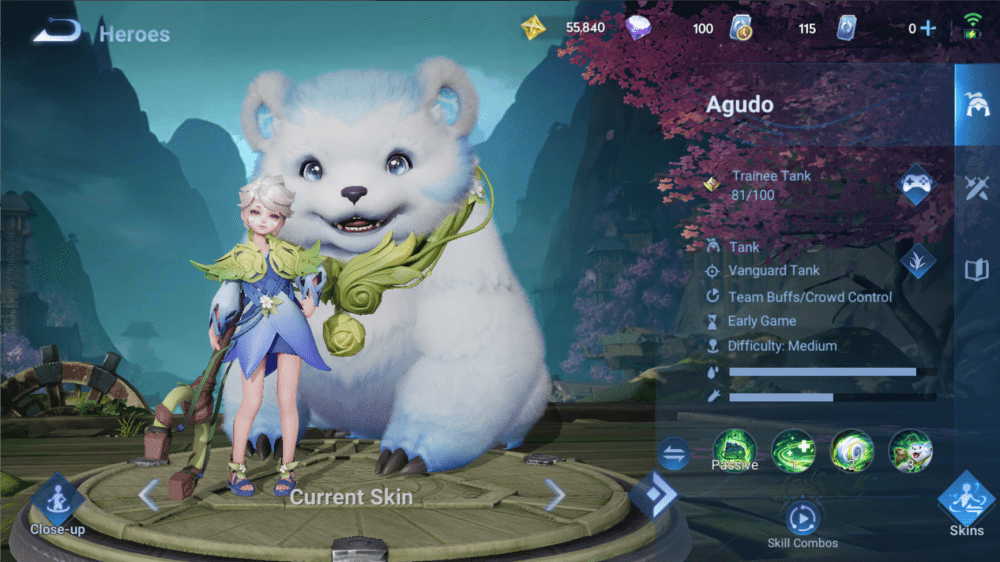The image size is (1000, 562).
Task: Open the Skins menu
Action: point(966,499)
